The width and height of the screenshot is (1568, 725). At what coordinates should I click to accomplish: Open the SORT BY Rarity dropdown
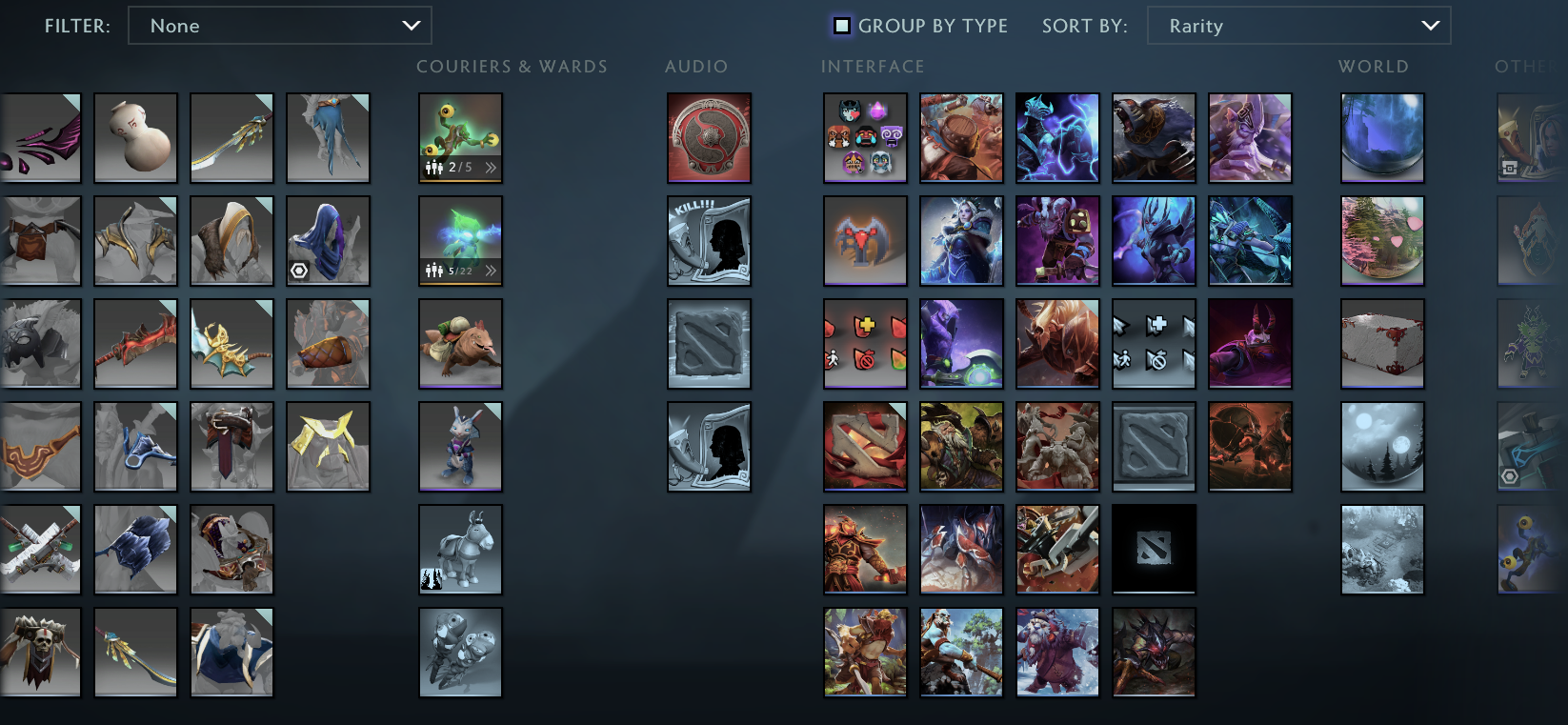[1299, 26]
